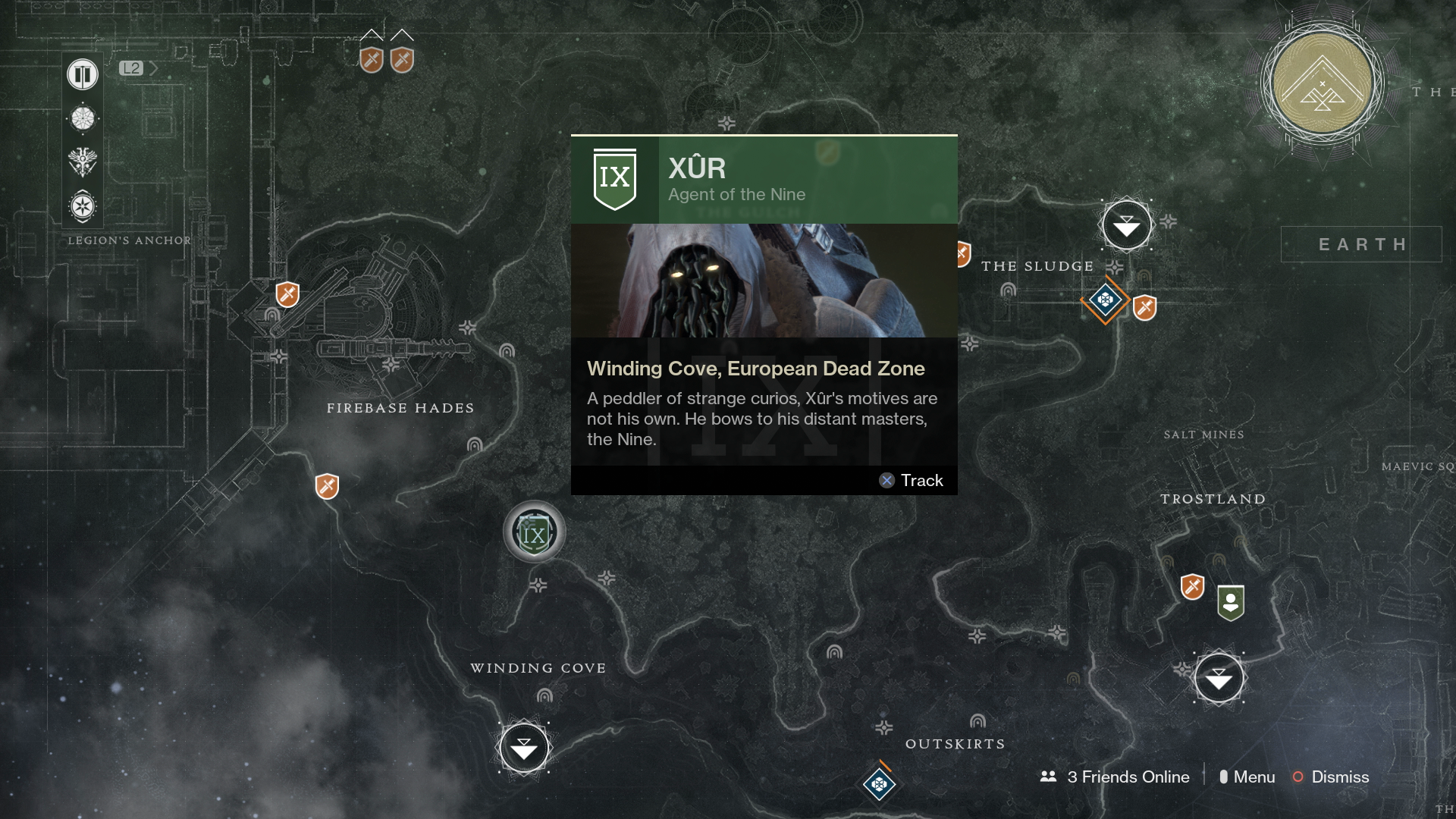Click the EARTH destination label

[1361, 244]
